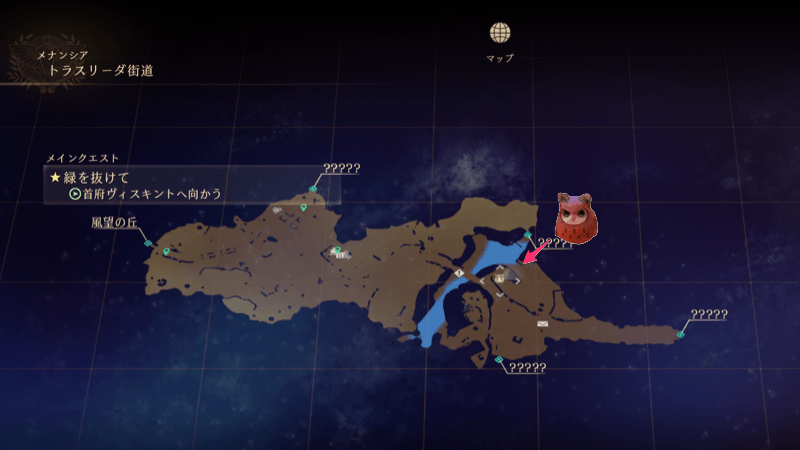Open the globe world map icon
The image size is (800, 450).
500,33
